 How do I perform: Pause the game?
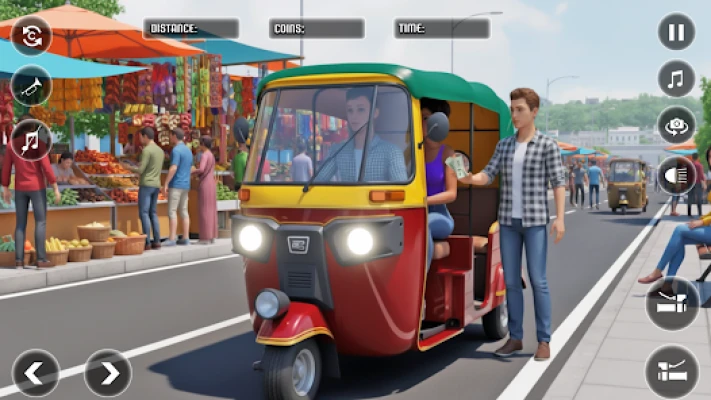[676, 32]
